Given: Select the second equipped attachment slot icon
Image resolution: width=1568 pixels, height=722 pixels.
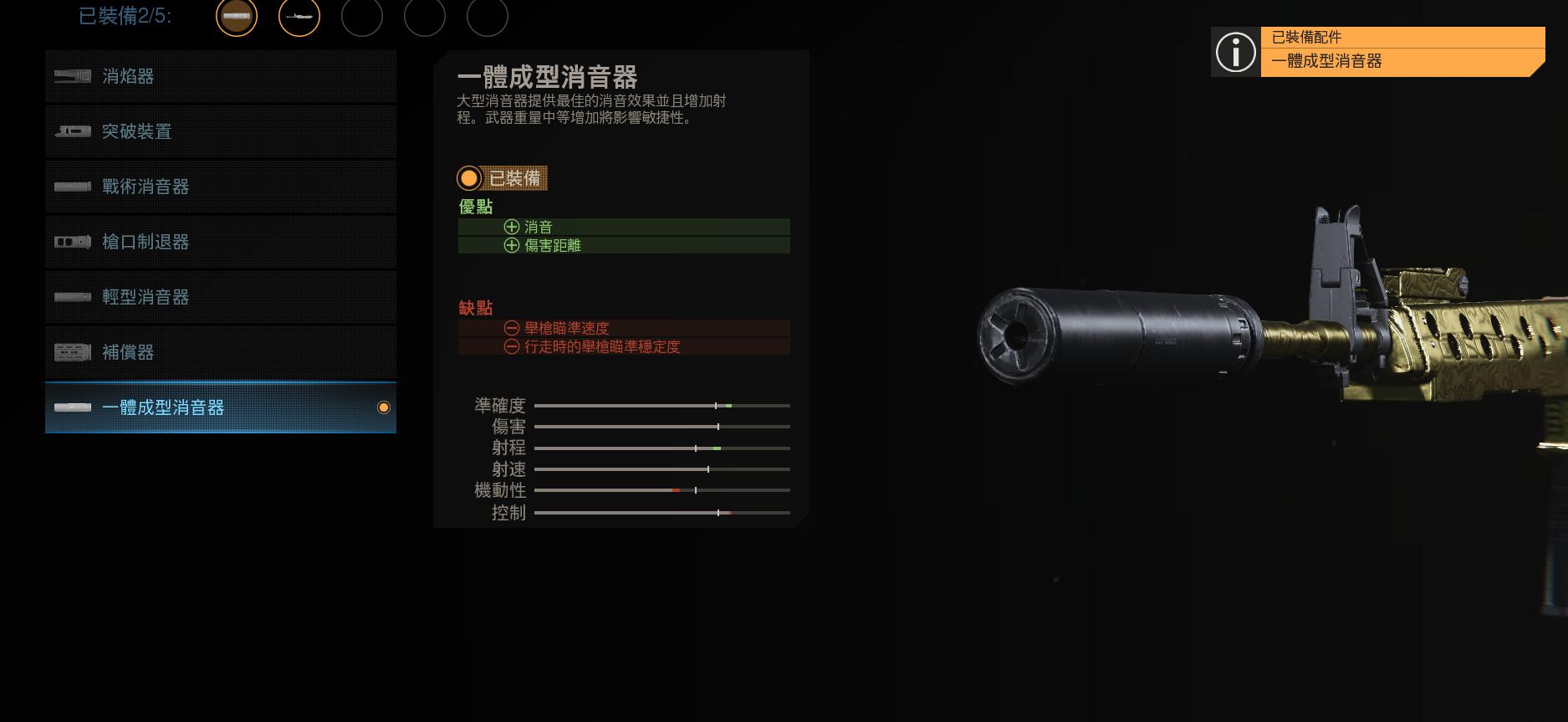Looking at the screenshot, I should (x=299, y=17).
